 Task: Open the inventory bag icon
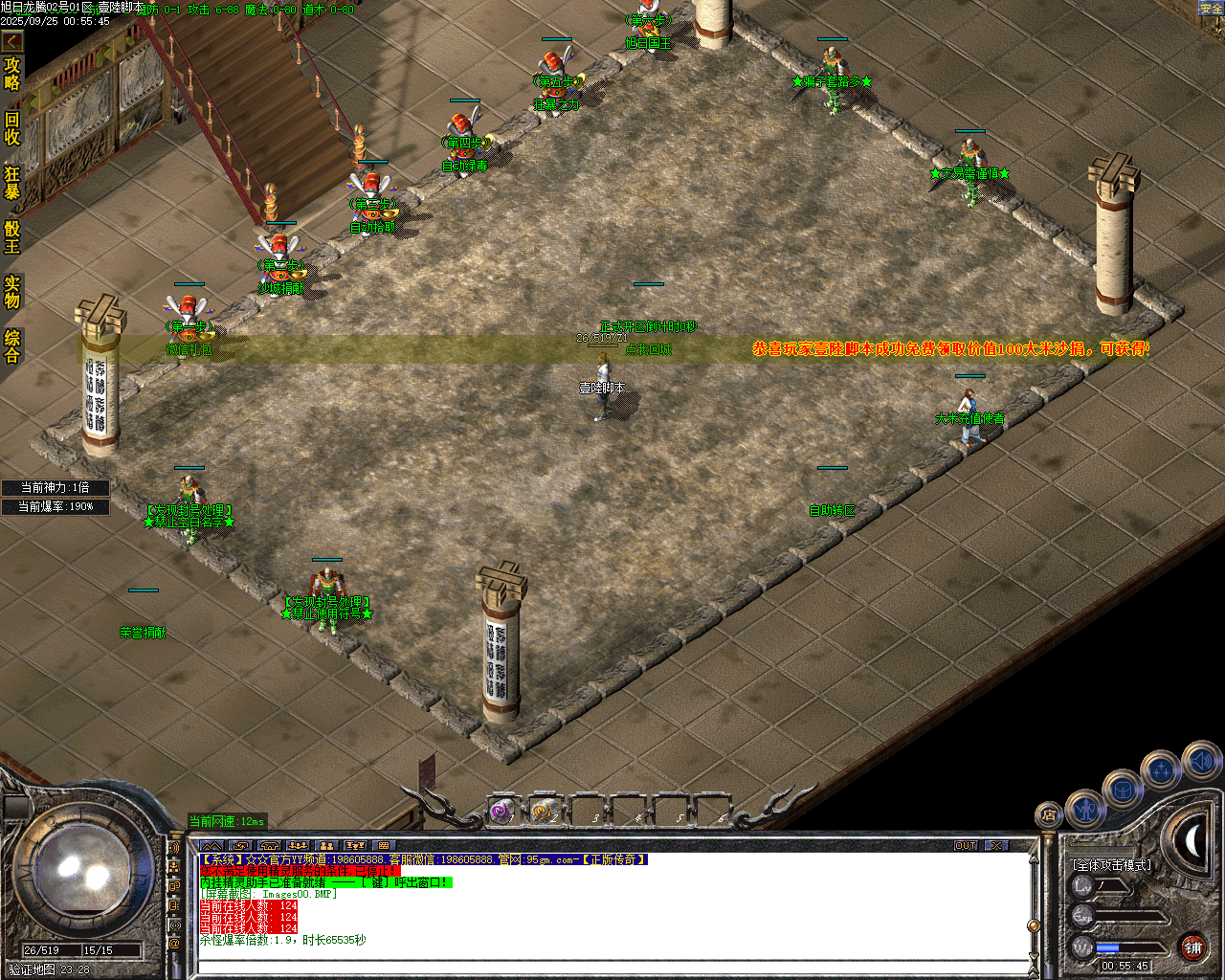[x=1123, y=788]
